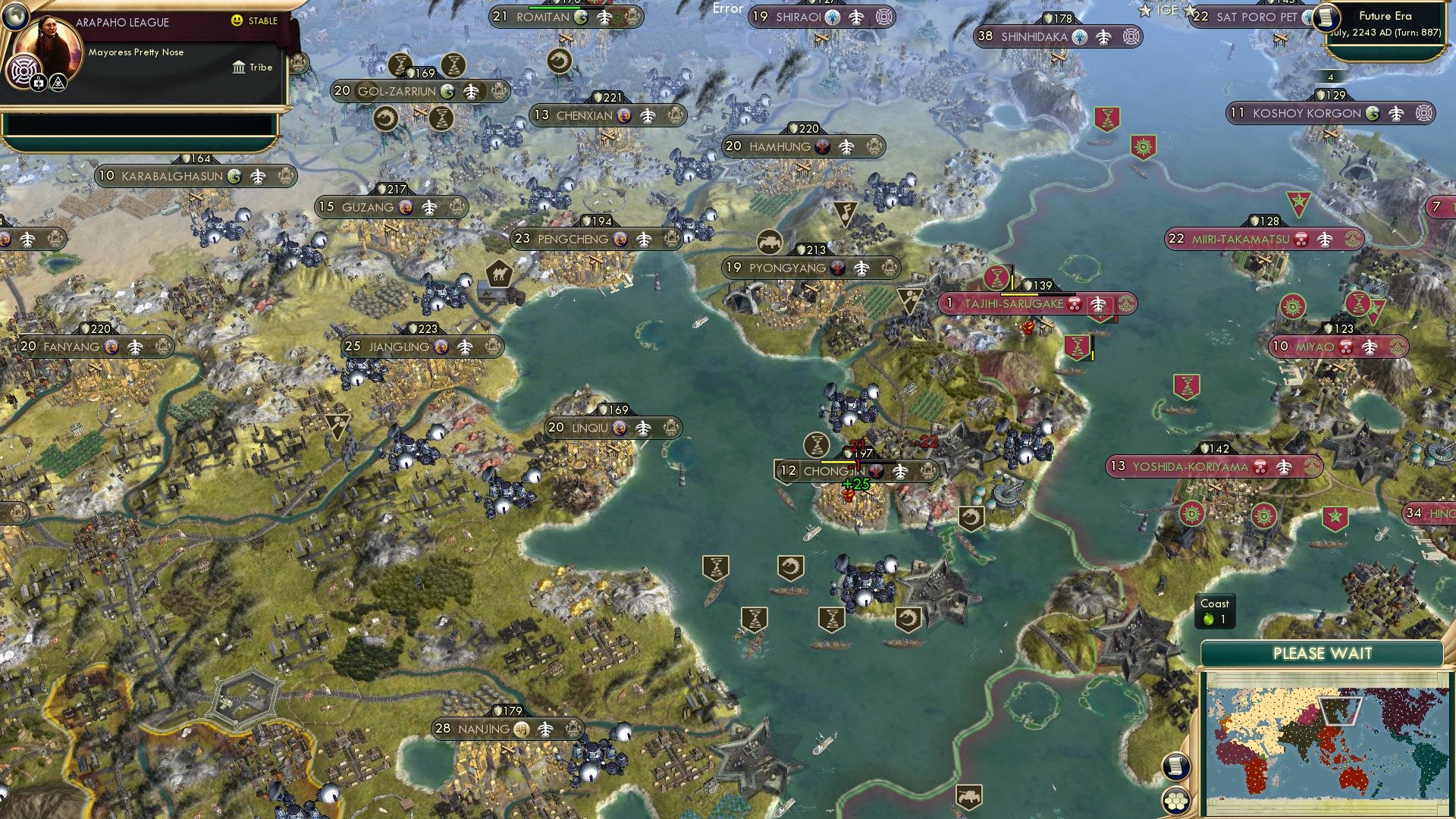Click the all-seeing eye icon below the leader

point(58,82)
